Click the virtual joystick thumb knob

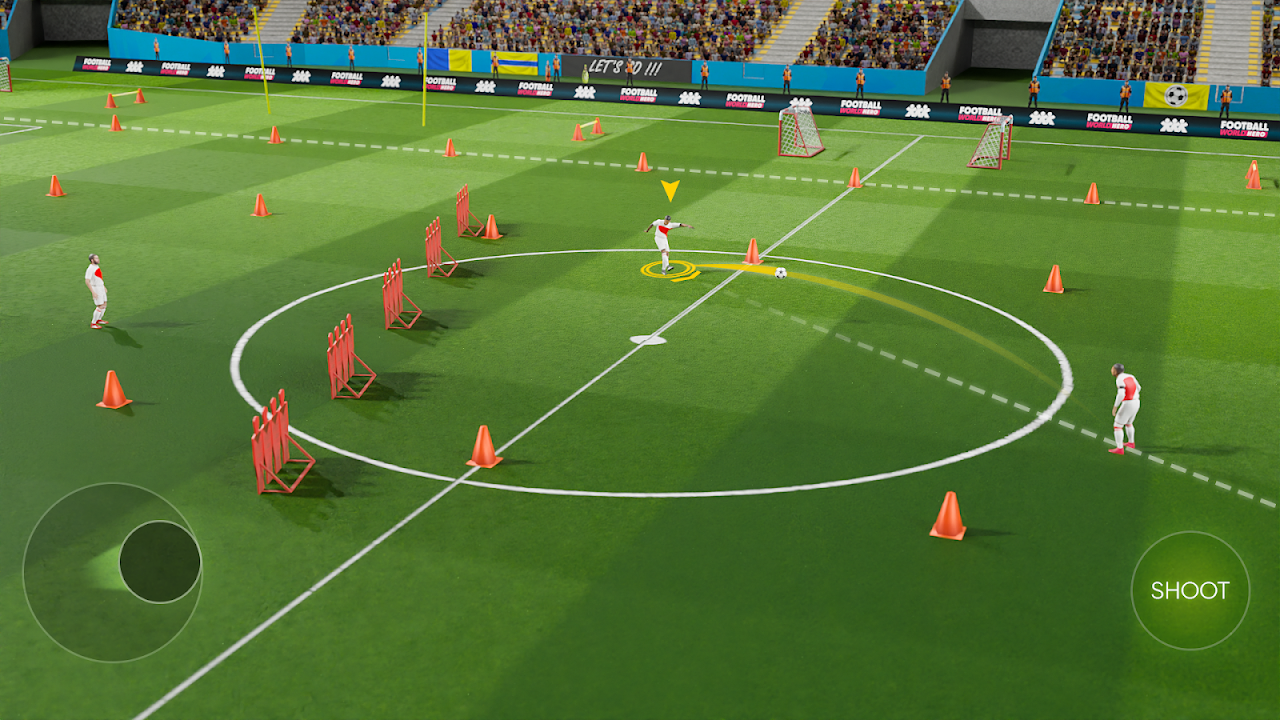[x=160, y=561]
